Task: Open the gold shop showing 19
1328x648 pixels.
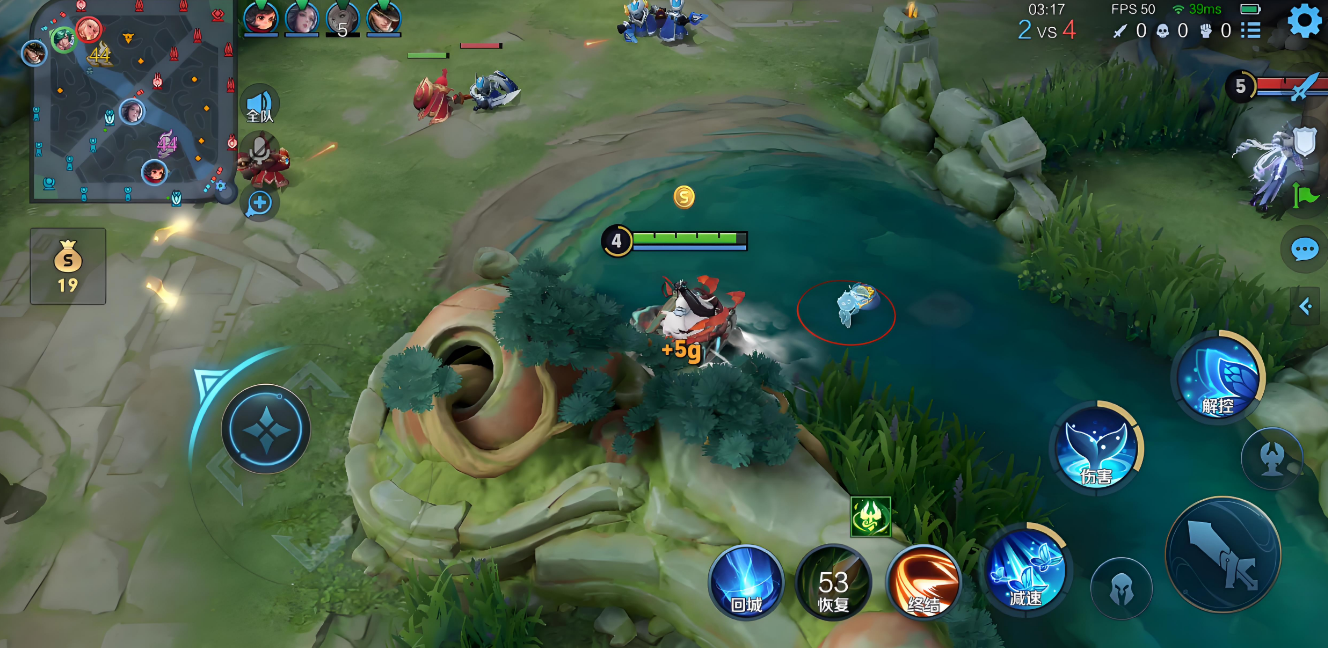Action: pyautogui.click(x=67, y=266)
